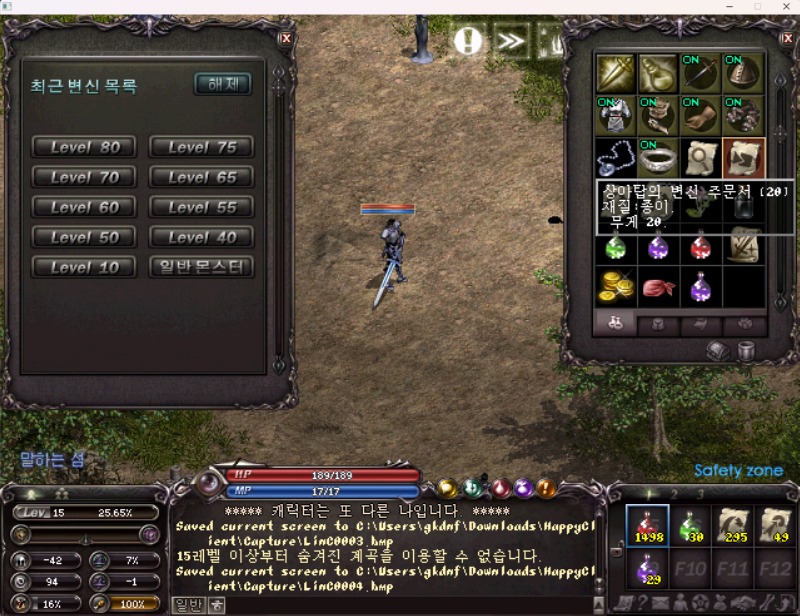Viewport: 800px width, 616px height.
Task: Click the 해제 cancel-transformation button
Action: [x=222, y=84]
